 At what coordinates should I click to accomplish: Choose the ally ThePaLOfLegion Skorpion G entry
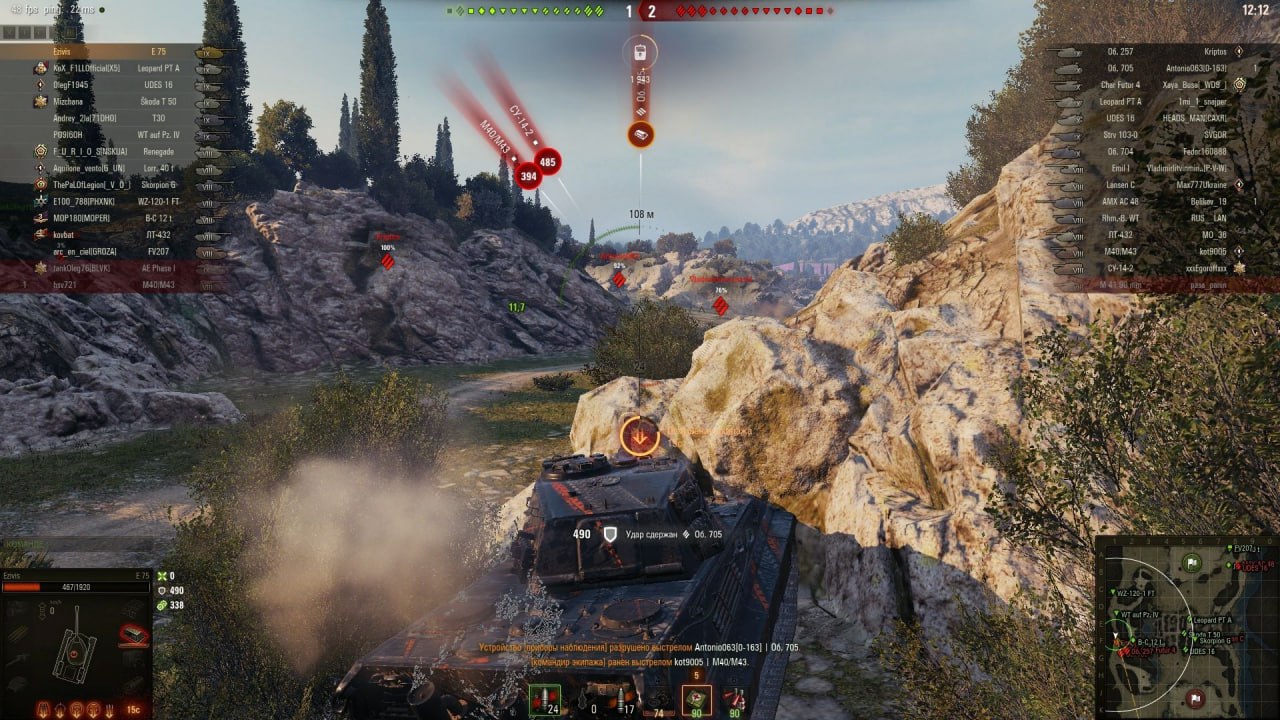(110, 185)
